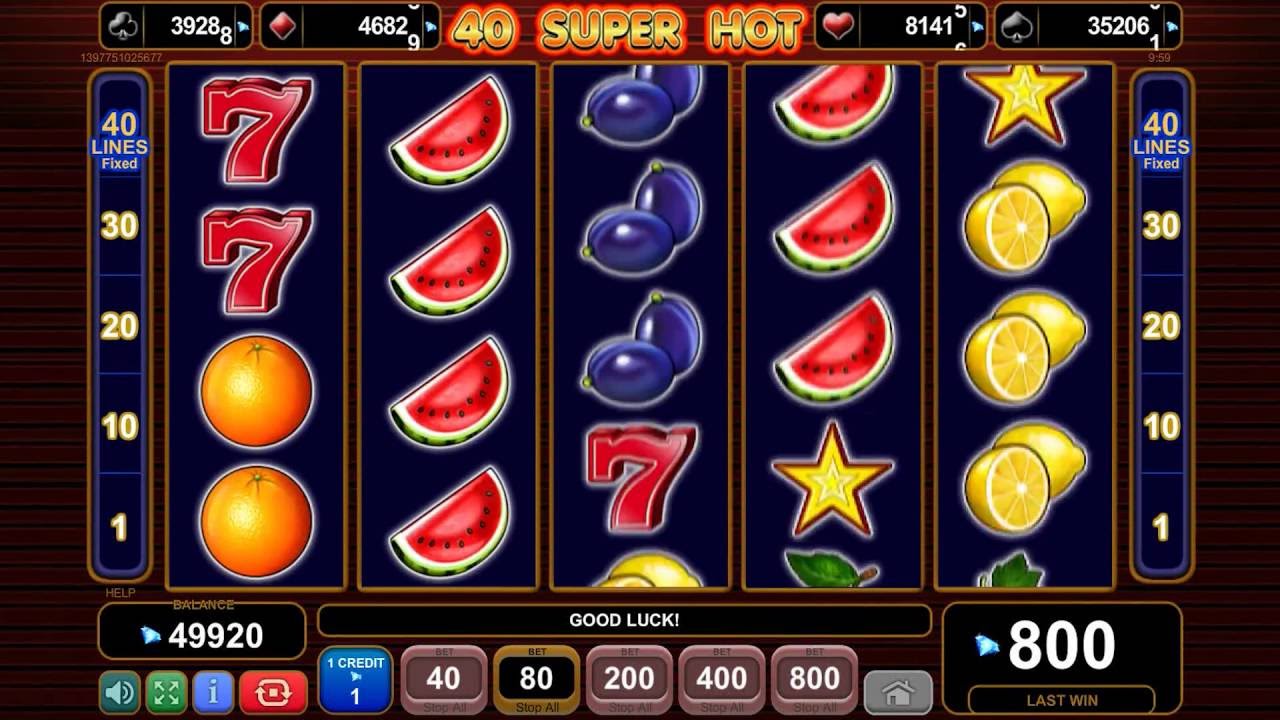Screen dimensions: 1280x720
Task: Toggle the 40 LINES Fixed panel
Action: 120,140
